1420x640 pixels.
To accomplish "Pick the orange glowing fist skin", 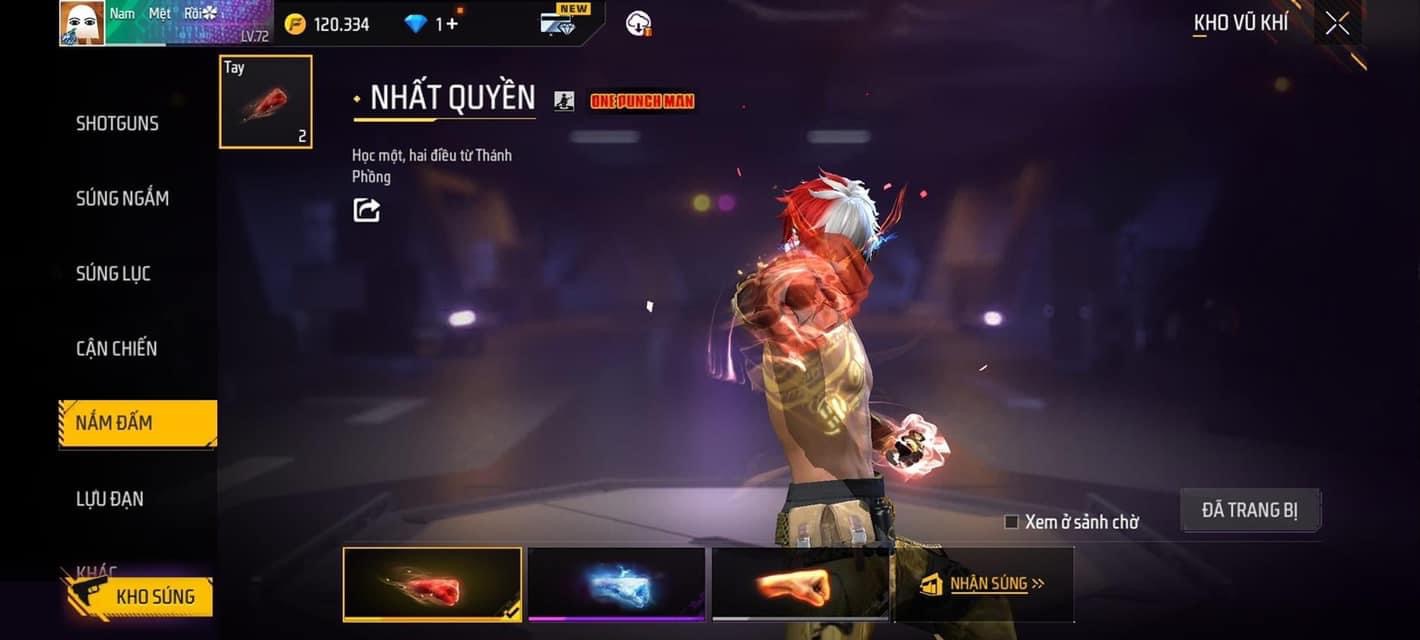I will (x=800, y=584).
